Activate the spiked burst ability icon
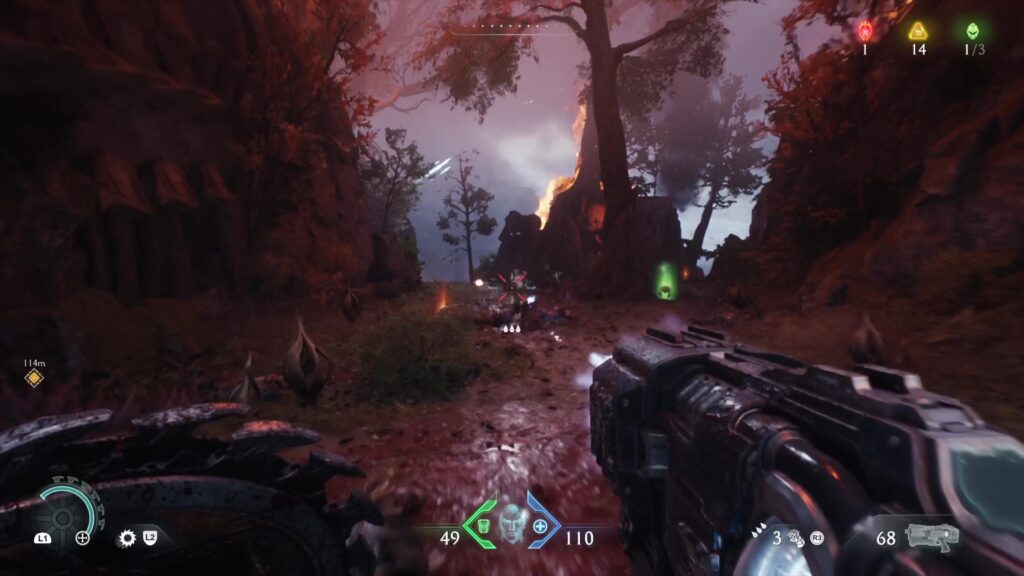Viewport: 1024px width, 576px height. pyautogui.click(x=127, y=538)
